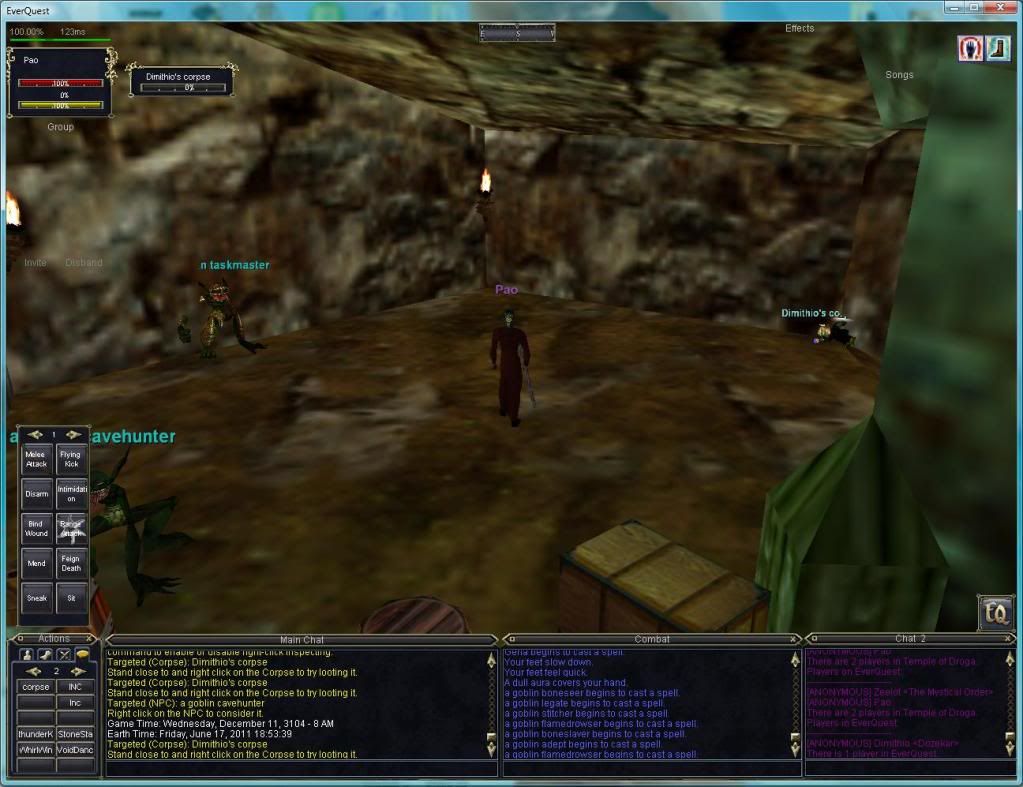Close the Actions window

tap(90, 638)
